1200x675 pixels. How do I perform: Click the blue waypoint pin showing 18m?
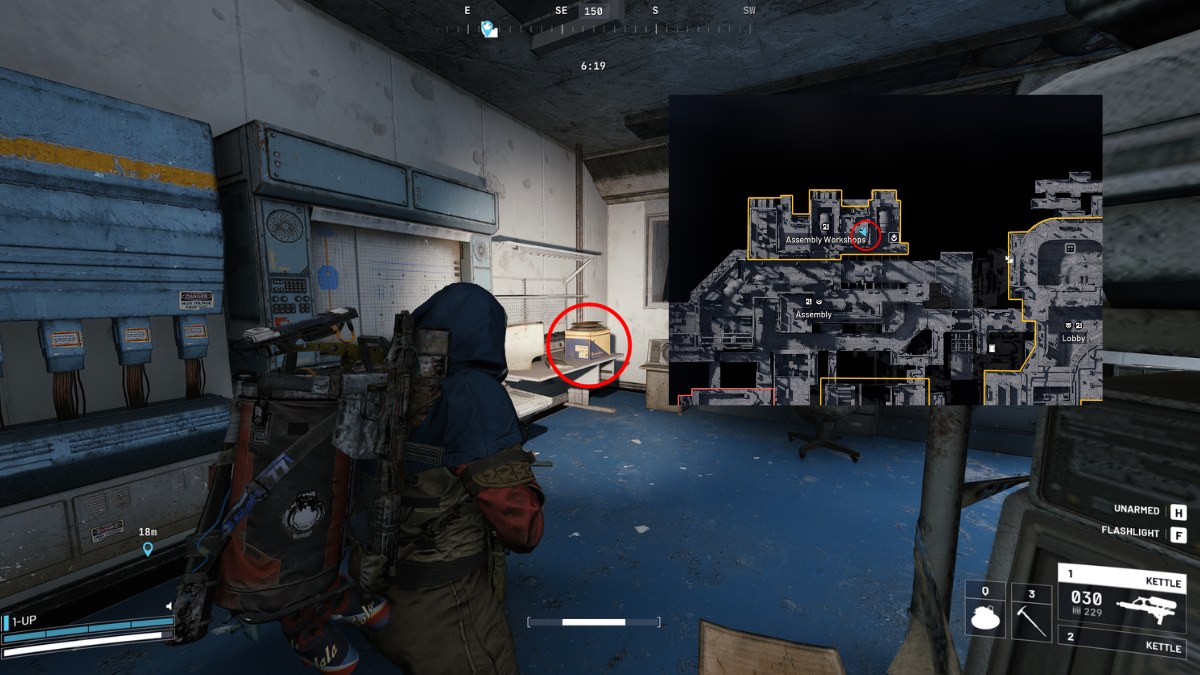[149, 549]
